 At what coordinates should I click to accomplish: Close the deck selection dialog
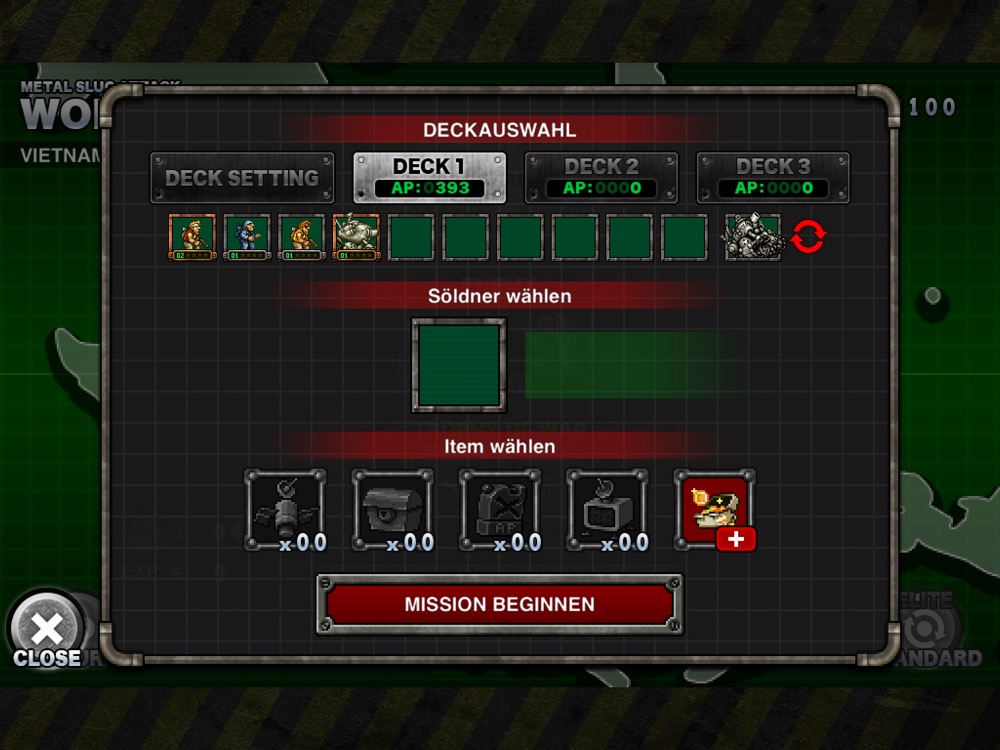click(46, 635)
